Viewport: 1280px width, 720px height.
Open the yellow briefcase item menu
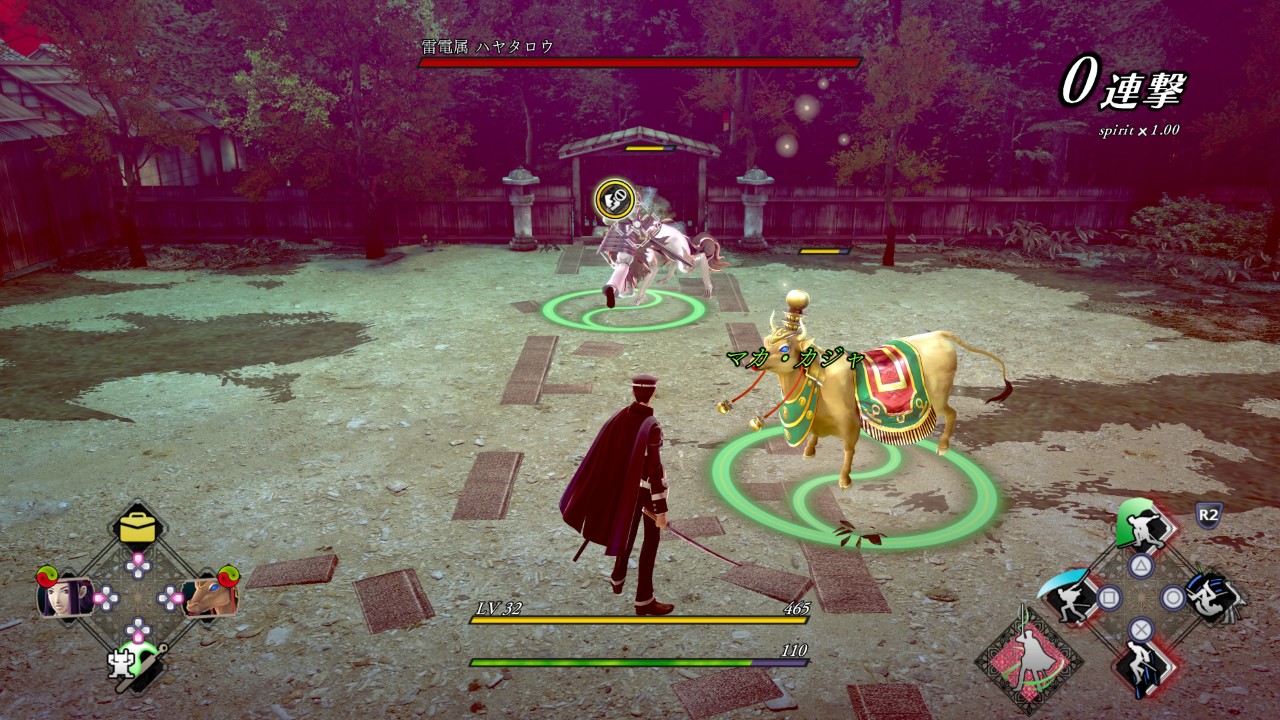pos(138,528)
